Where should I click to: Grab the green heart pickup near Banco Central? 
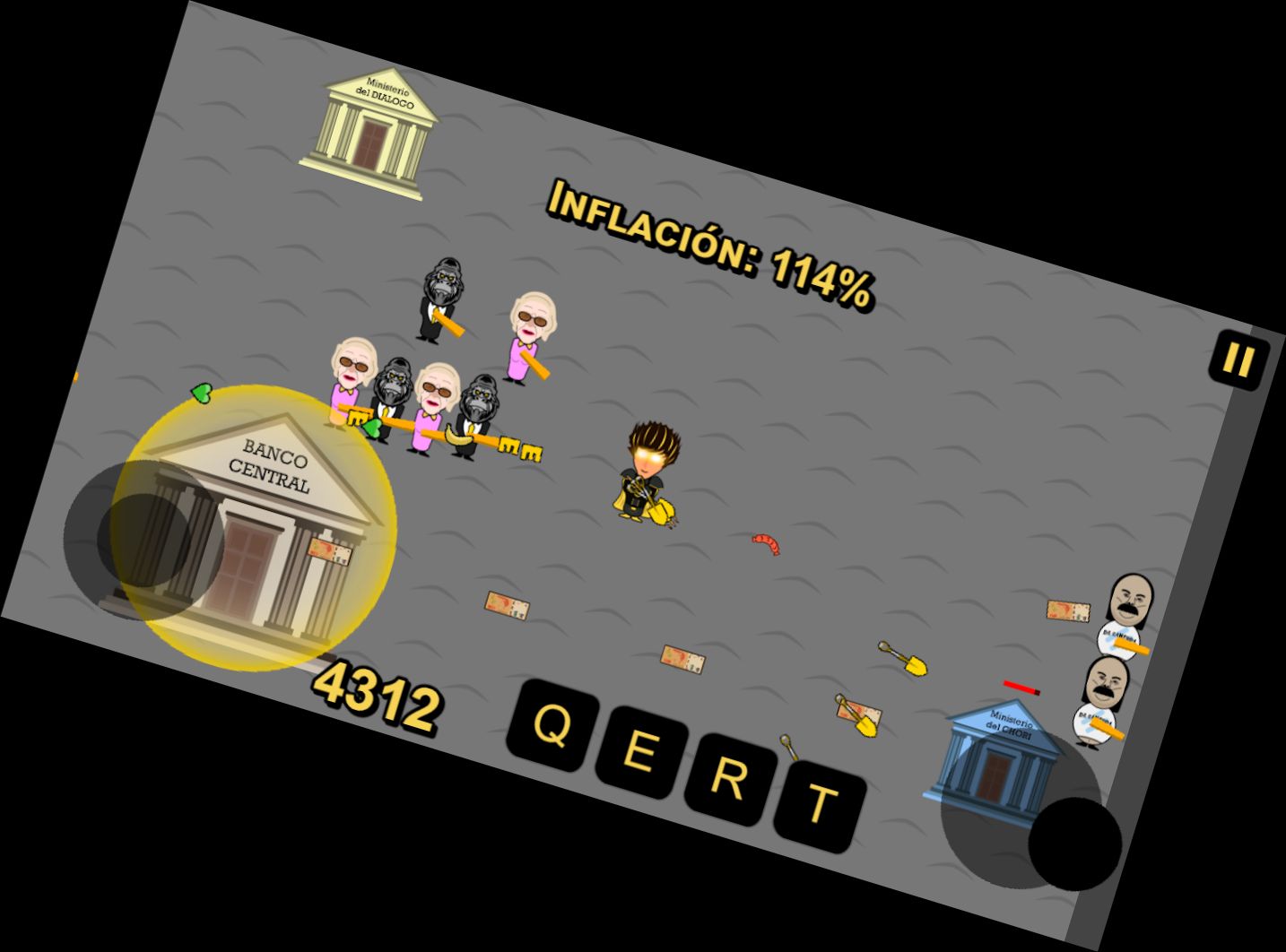coord(199,393)
